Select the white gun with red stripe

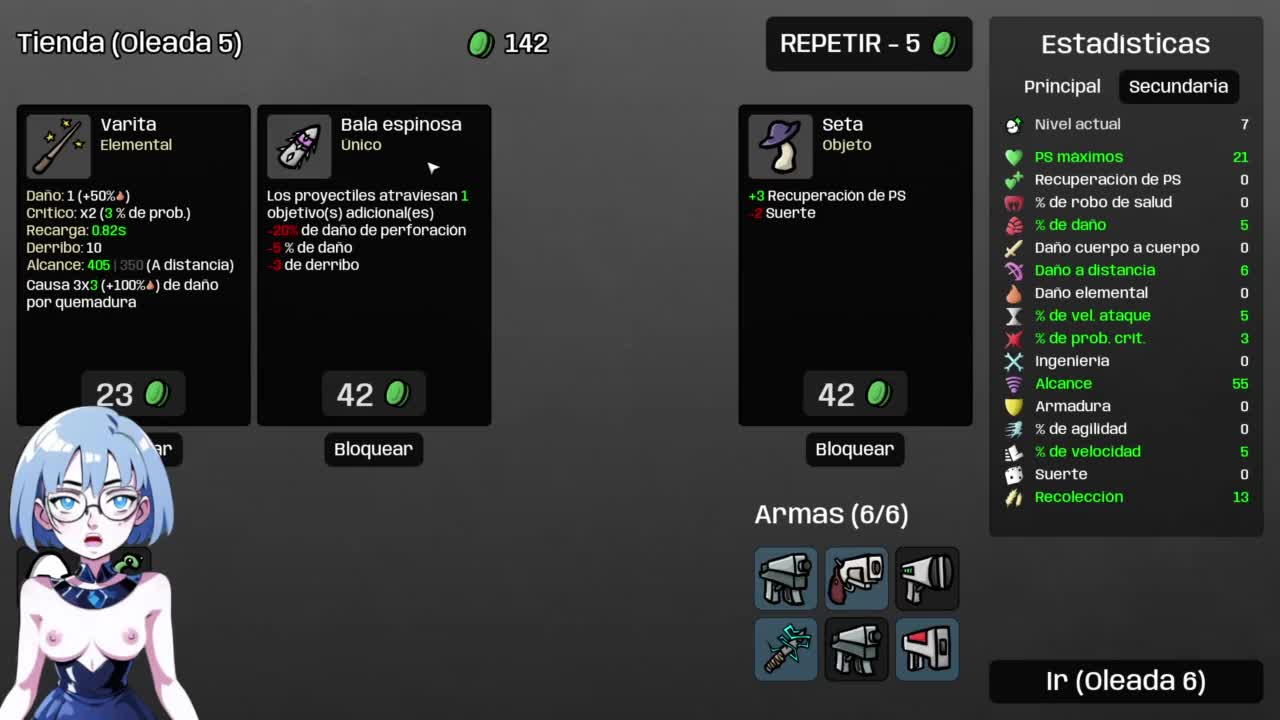point(926,649)
